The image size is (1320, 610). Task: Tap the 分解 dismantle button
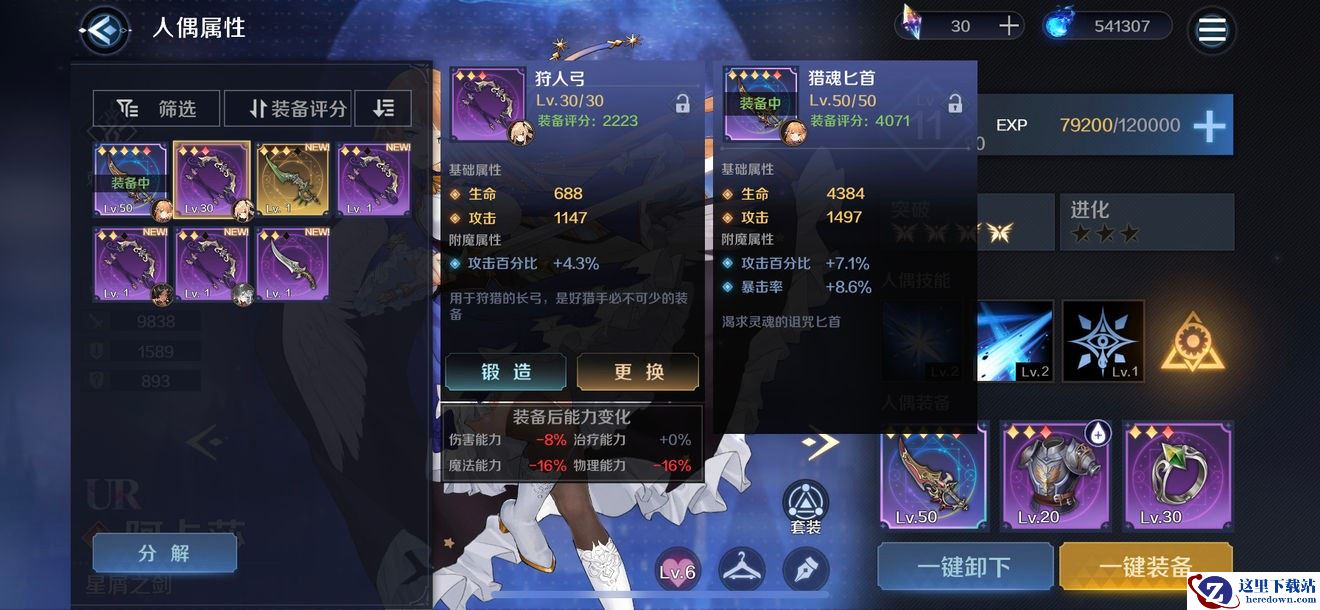click(164, 553)
